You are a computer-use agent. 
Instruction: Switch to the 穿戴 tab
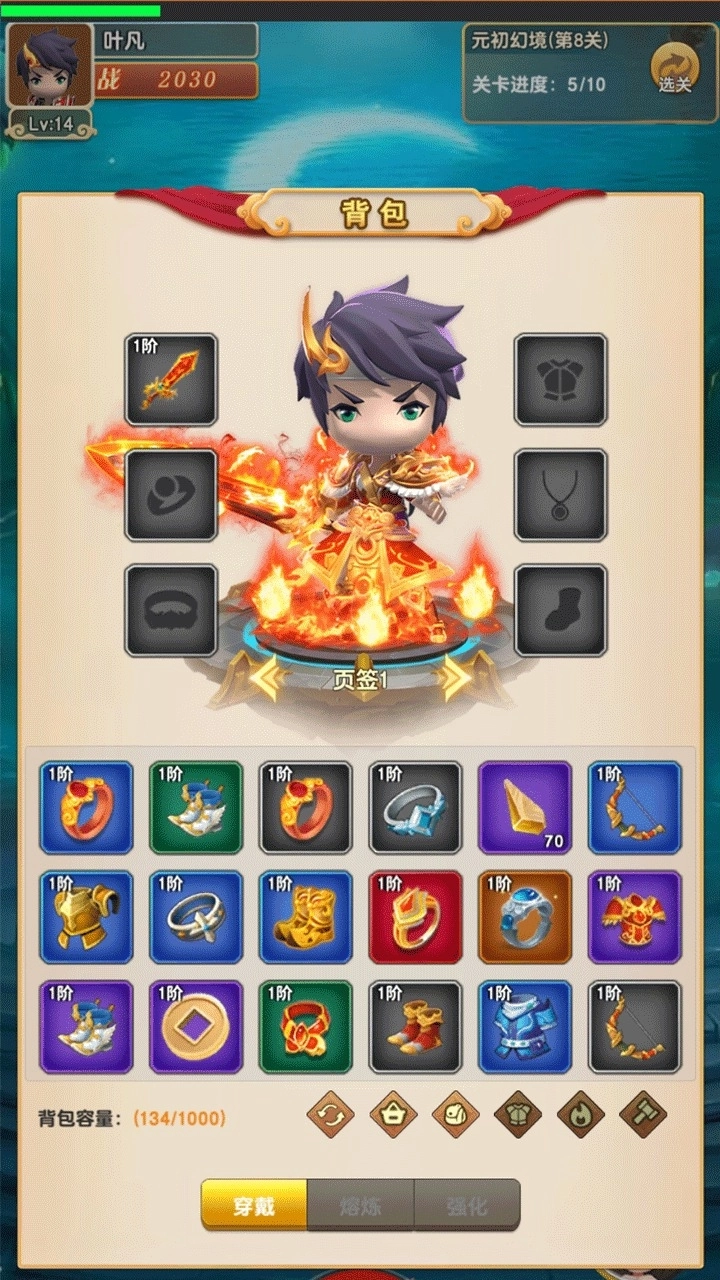[x=254, y=1205]
